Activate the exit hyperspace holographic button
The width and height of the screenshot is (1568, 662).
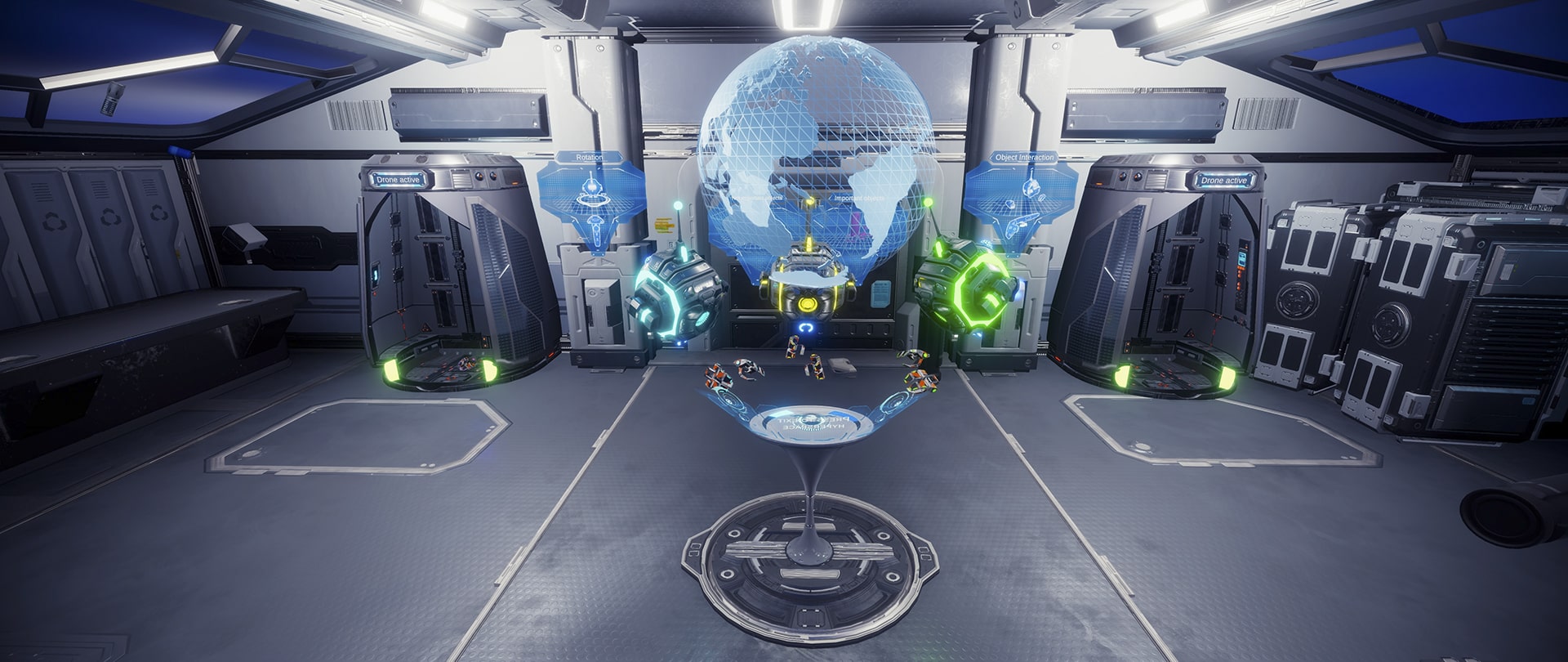[x=811, y=424]
